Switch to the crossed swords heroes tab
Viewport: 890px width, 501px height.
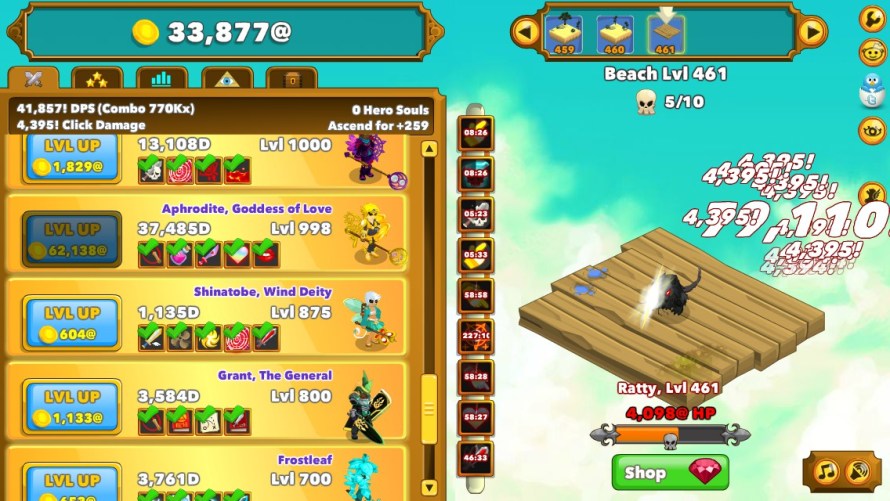pos(33,79)
